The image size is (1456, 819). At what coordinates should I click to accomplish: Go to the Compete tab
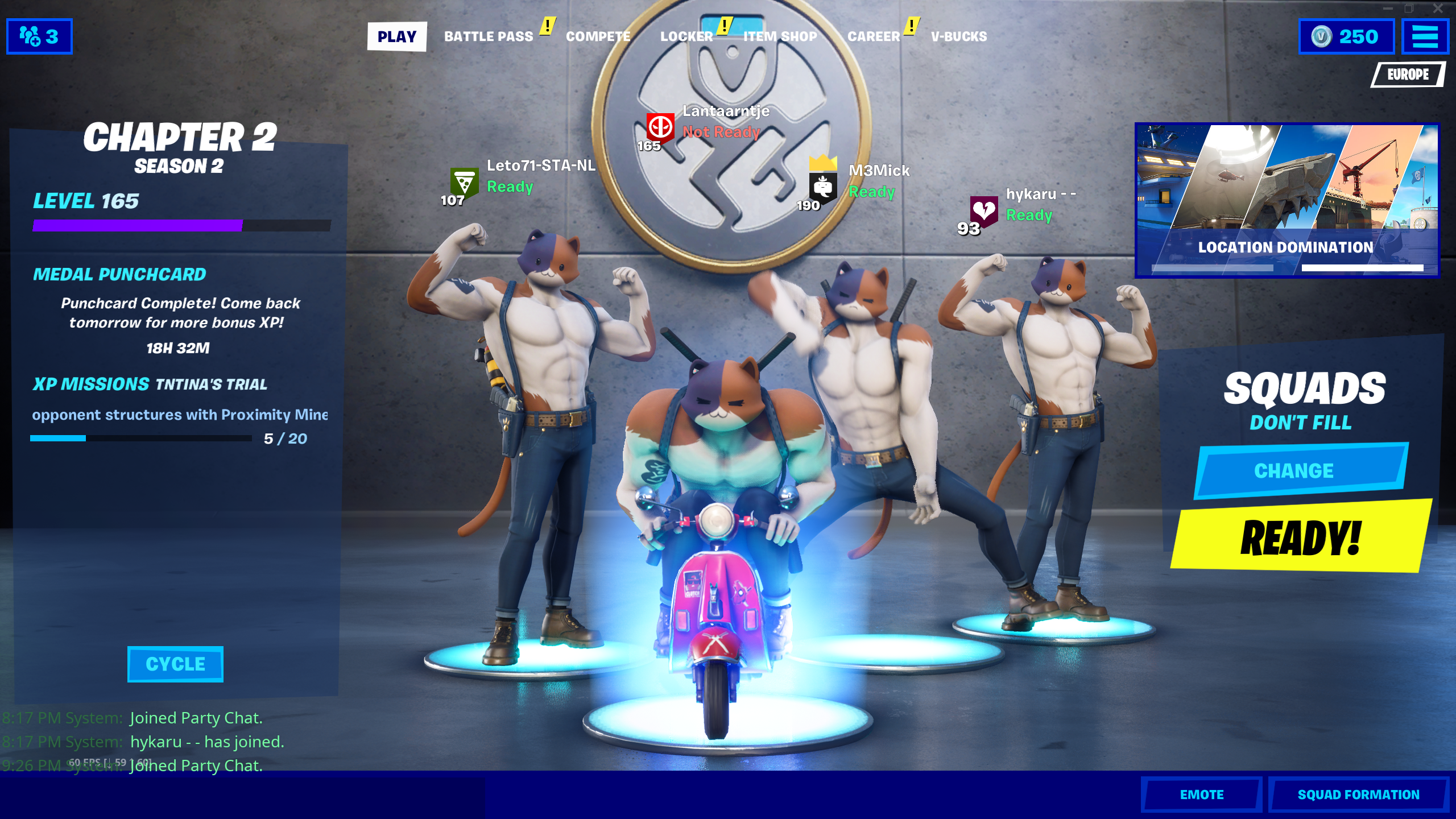tap(598, 37)
